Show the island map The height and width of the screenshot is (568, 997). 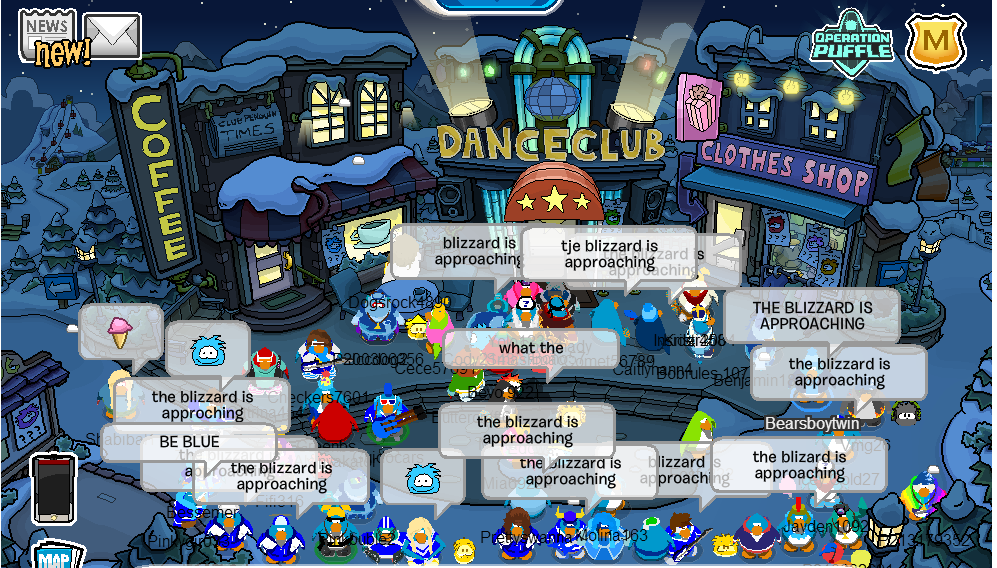click(x=58, y=555)
